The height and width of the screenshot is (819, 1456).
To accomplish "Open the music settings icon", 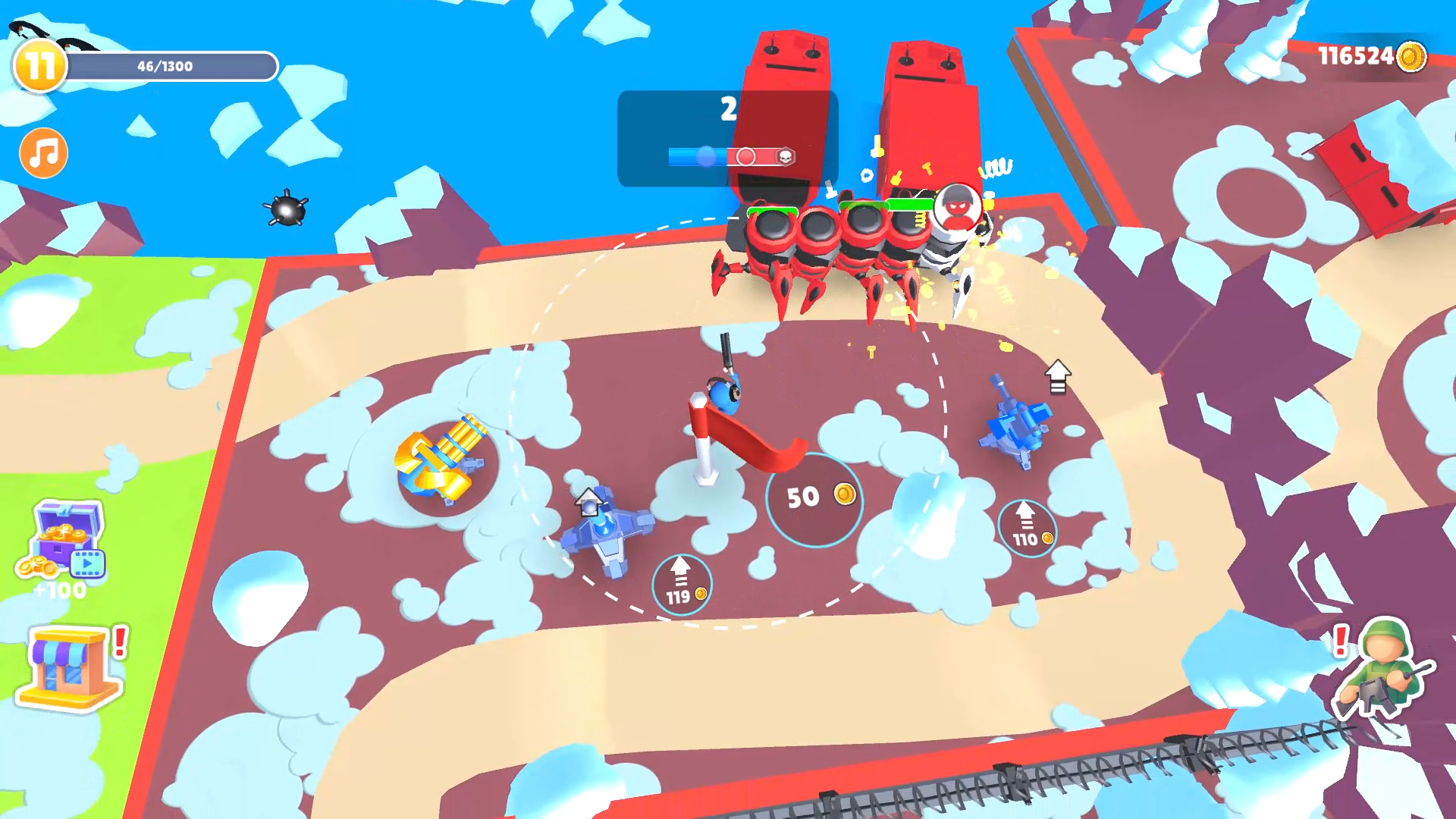I will pyautogui.click(x=42, y=153).
